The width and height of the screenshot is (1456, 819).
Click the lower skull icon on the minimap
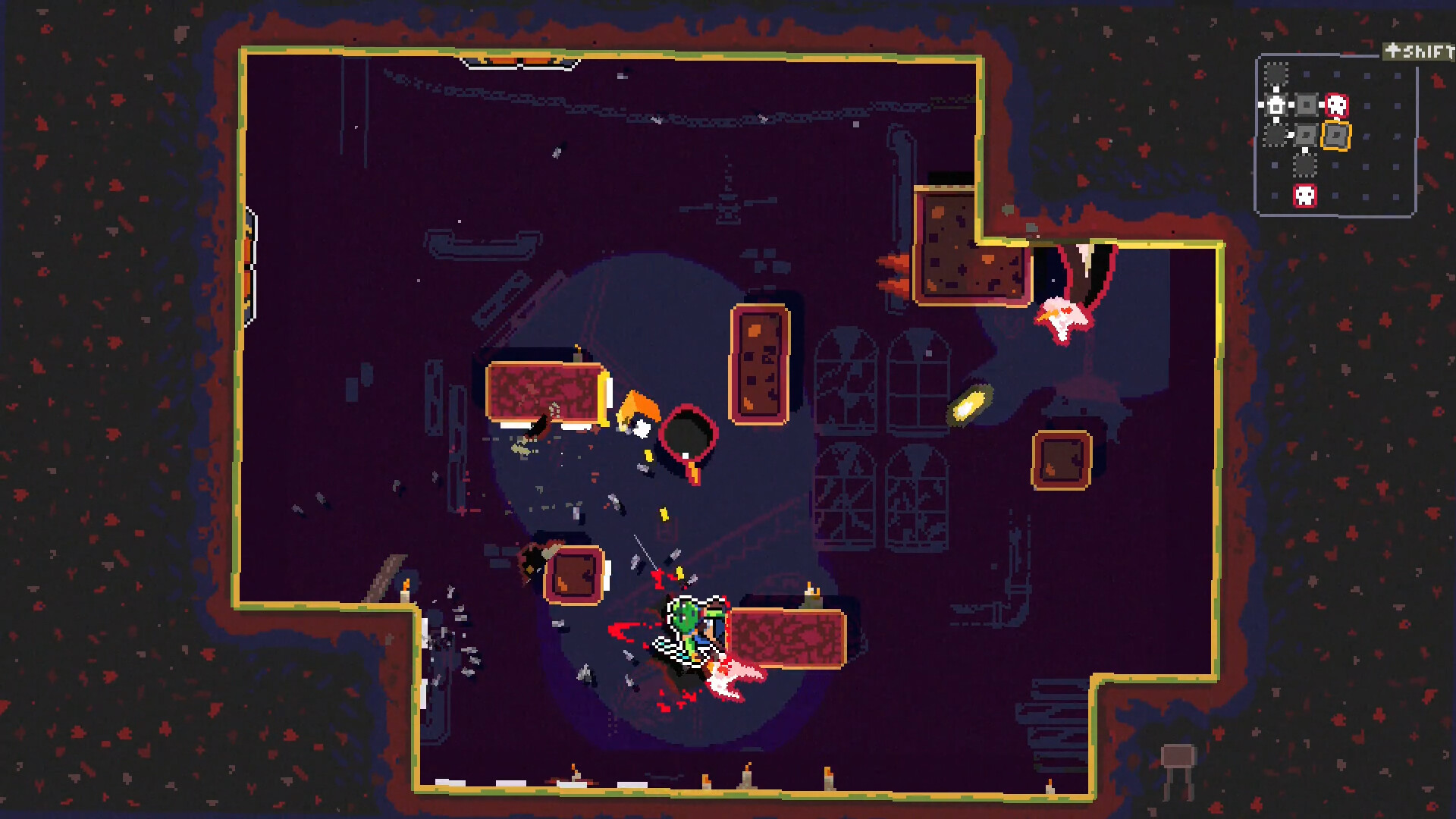[x=1305, y=194]
